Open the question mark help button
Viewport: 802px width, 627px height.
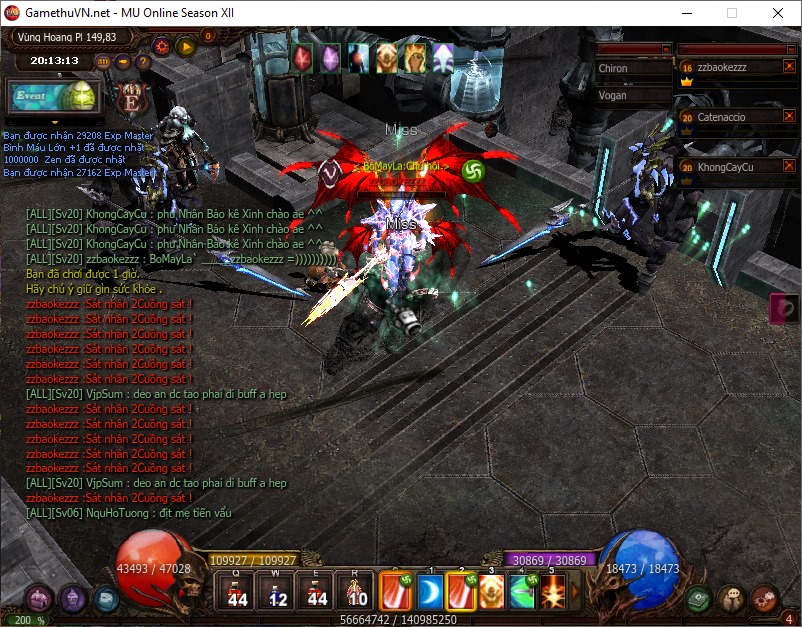point(143,61)
